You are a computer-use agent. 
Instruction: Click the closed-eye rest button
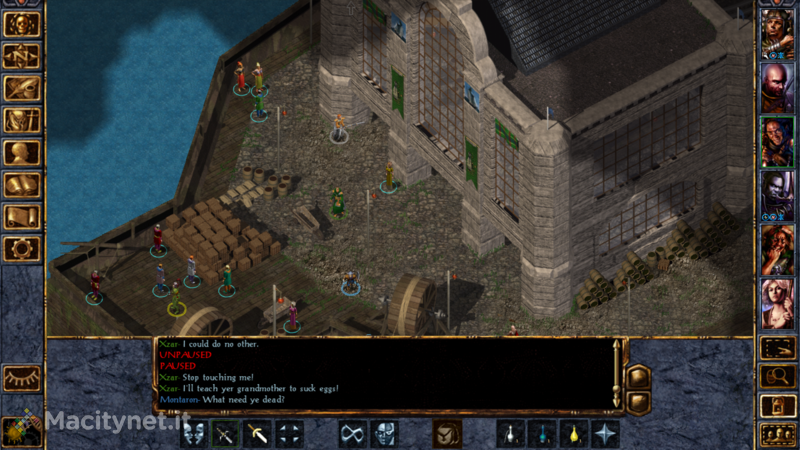pyautogui.click(x=22, y=377)
